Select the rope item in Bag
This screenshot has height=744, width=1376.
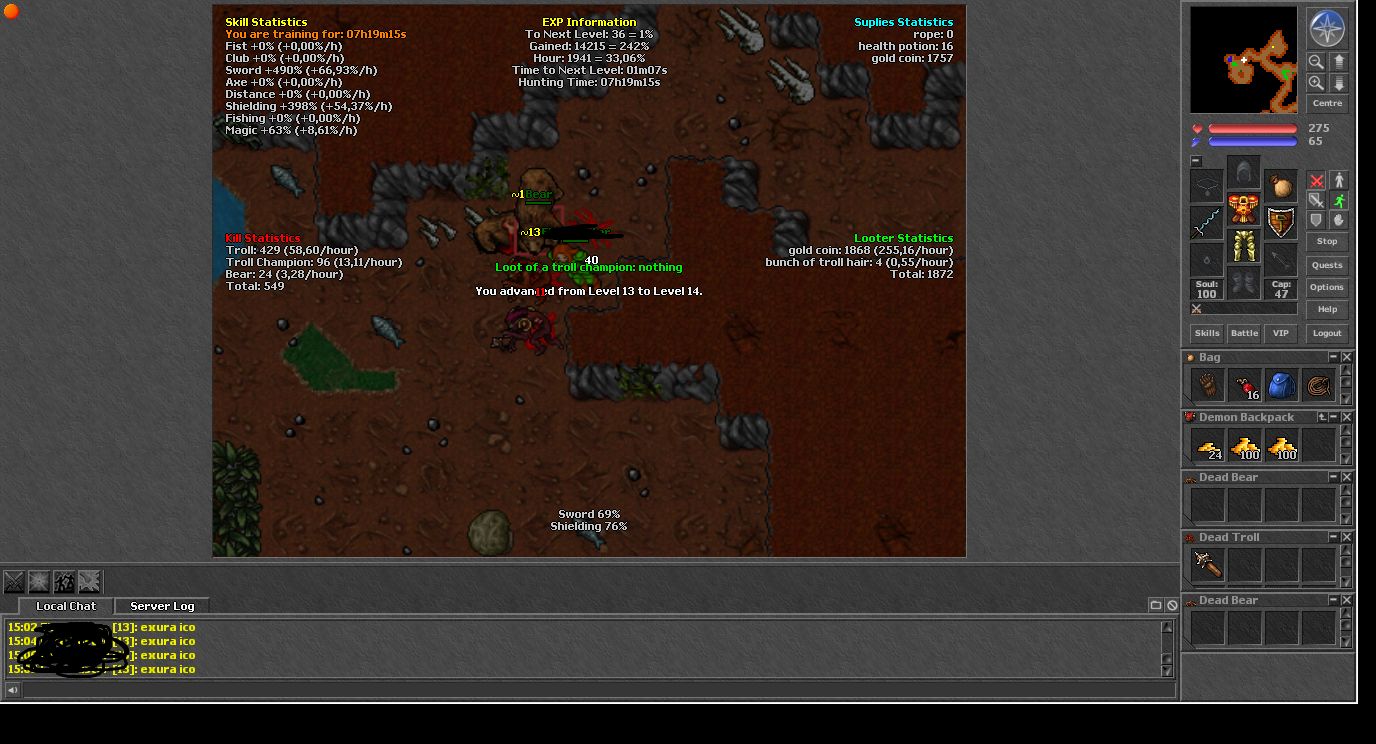1318,386
